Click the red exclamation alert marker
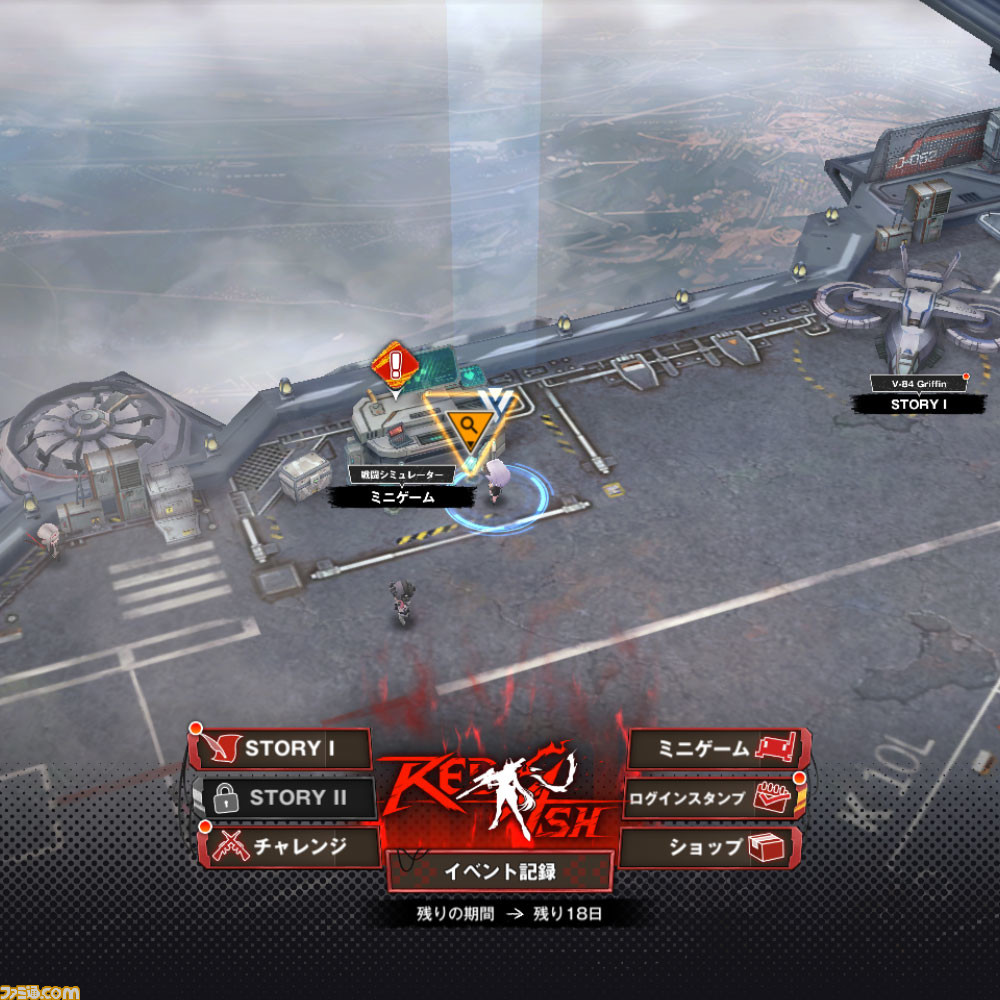Viewport: 1000px width, 1000px height. (x=396, y=362)
